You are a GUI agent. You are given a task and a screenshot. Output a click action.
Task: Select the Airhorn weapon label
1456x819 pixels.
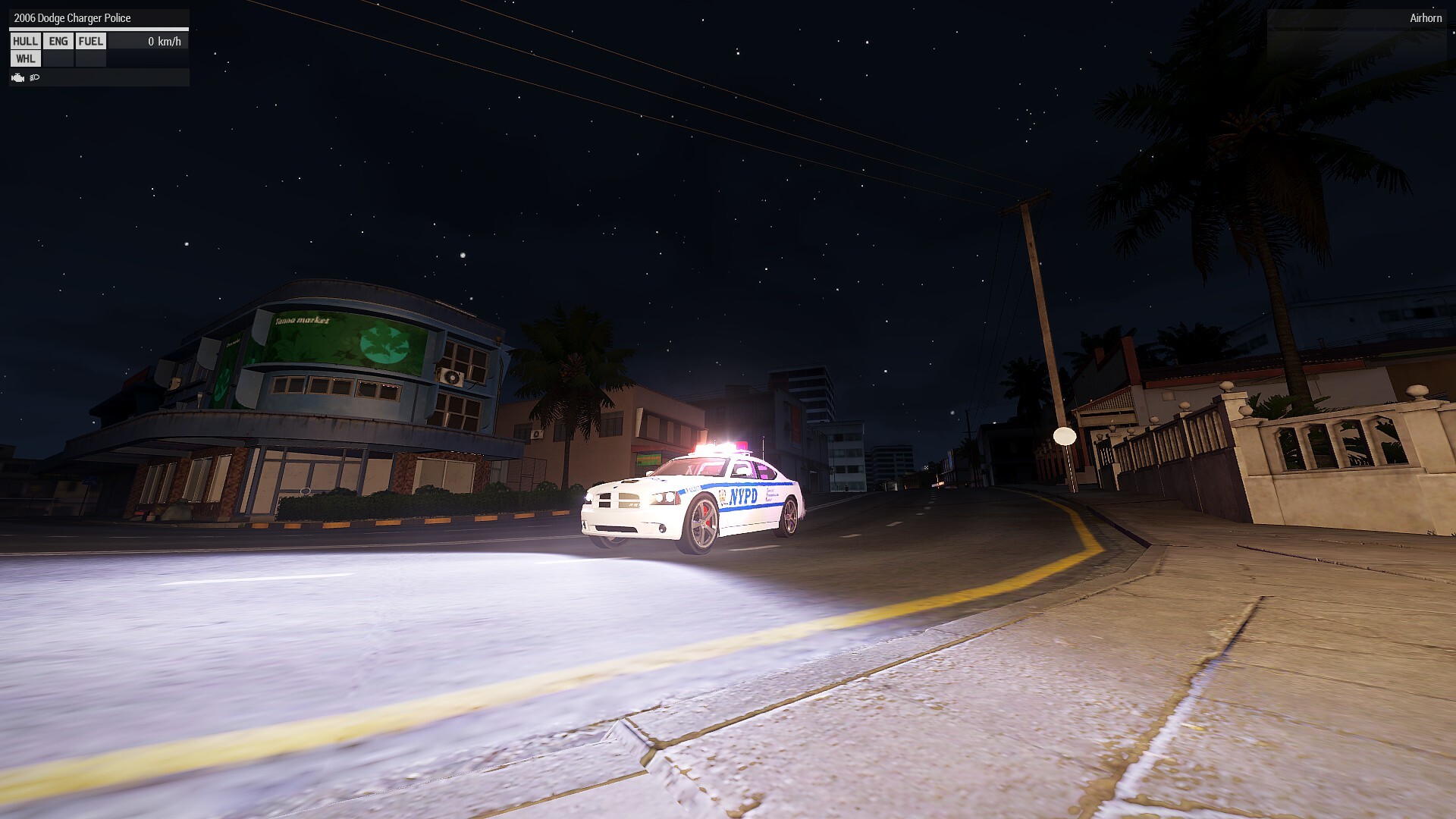pos(1425,18)
